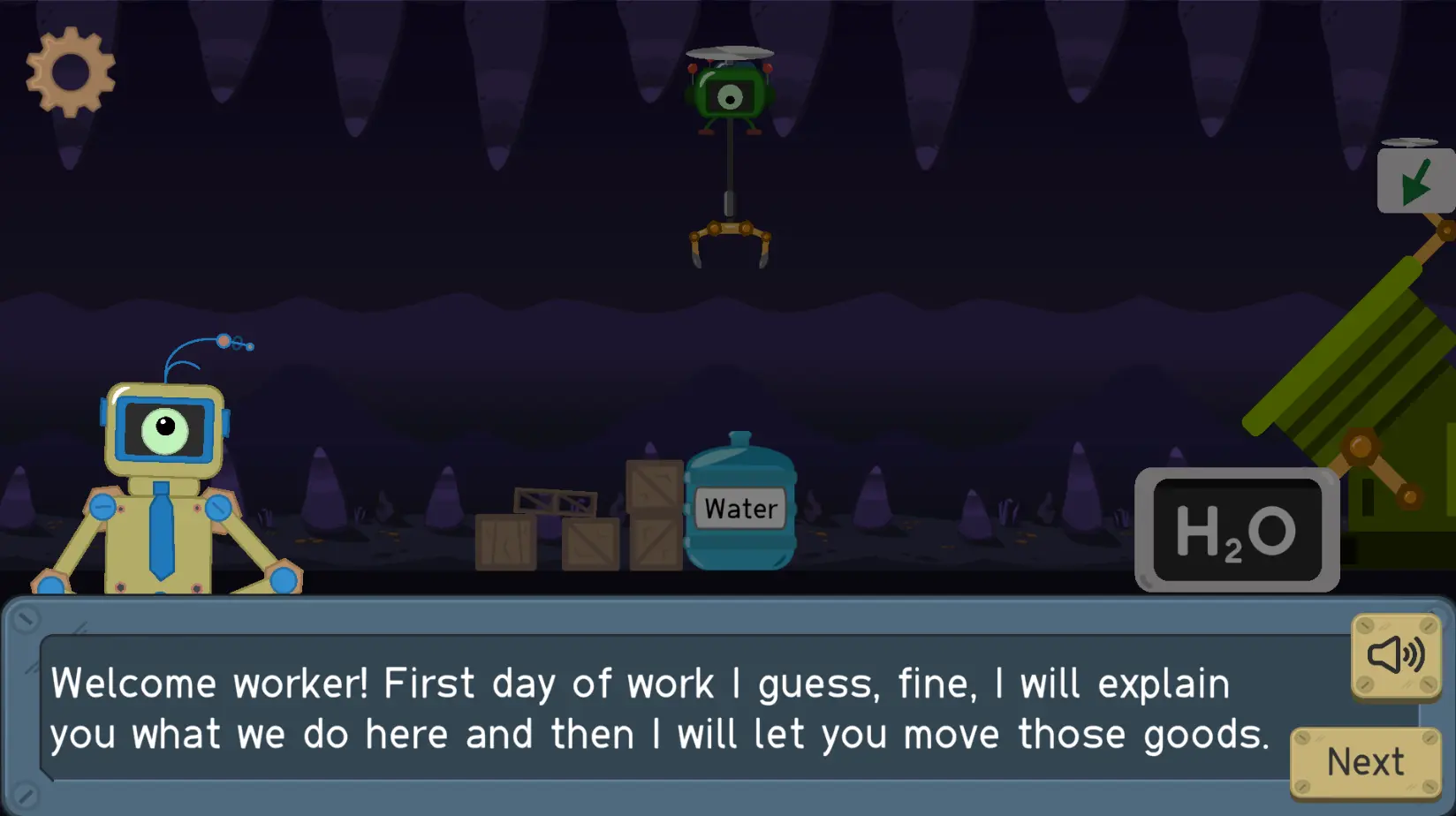Image resolution: width=1456 pixels, height=816 pixels.
Task: Open the gear settings menu
Action: tap(71, 72)
